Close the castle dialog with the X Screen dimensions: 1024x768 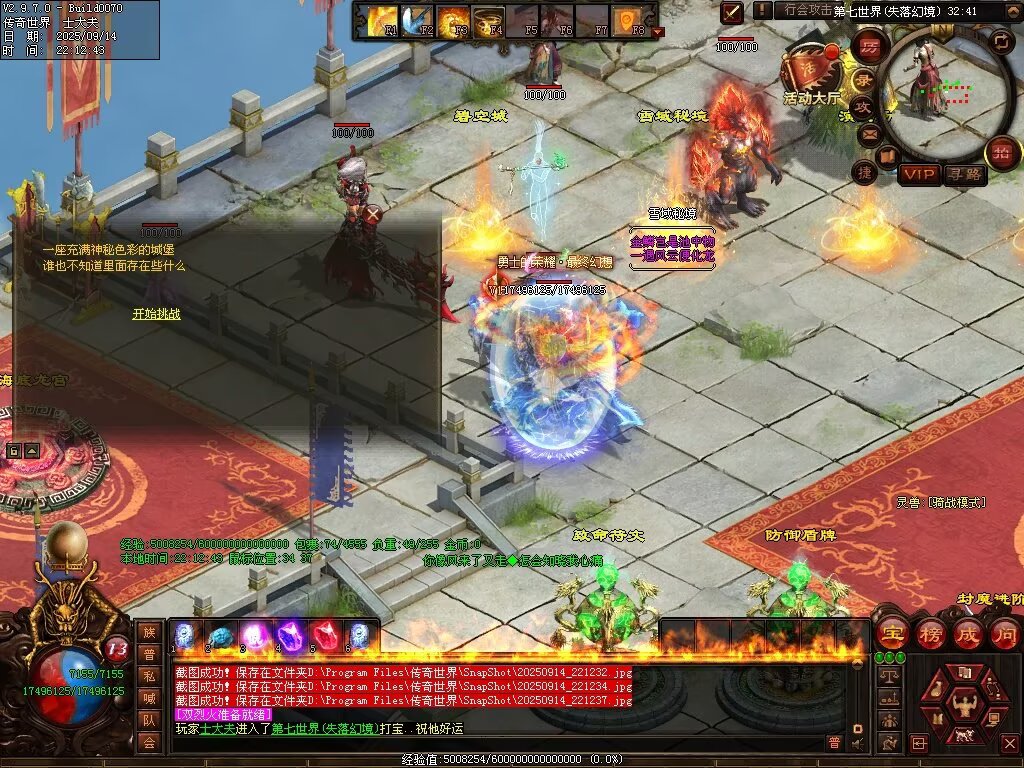373,213
